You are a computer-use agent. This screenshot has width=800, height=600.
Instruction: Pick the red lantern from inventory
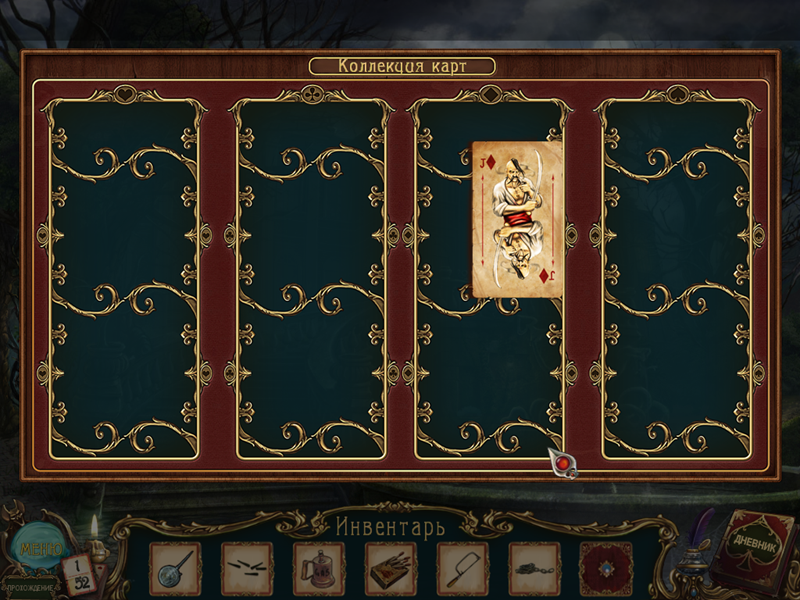(318, 569)
